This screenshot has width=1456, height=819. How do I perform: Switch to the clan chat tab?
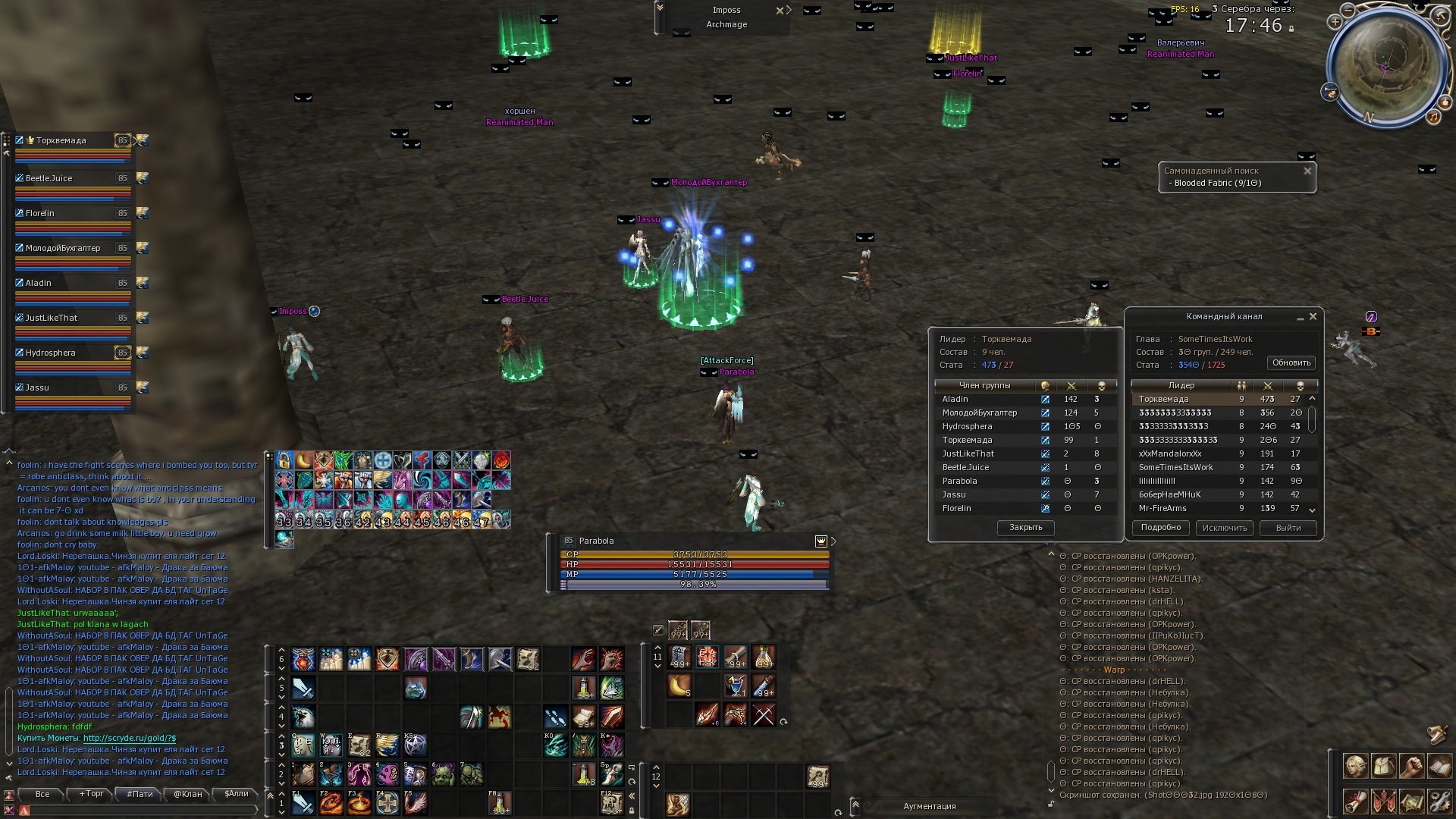187,794
